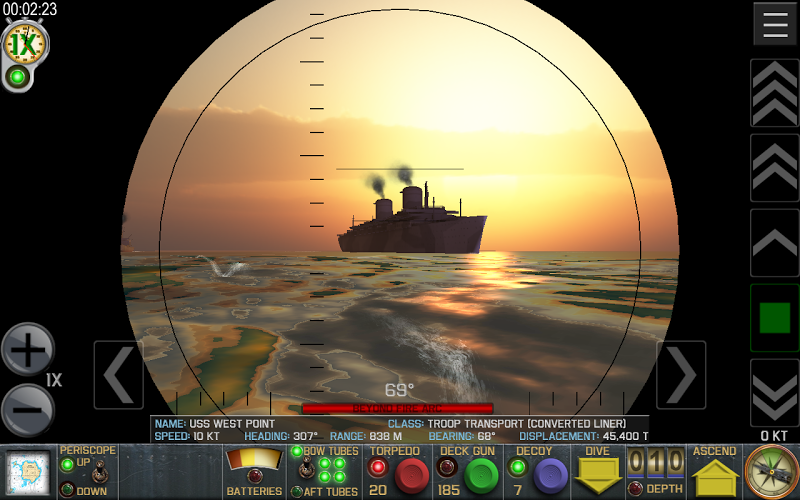Open the navigation map

27,472
